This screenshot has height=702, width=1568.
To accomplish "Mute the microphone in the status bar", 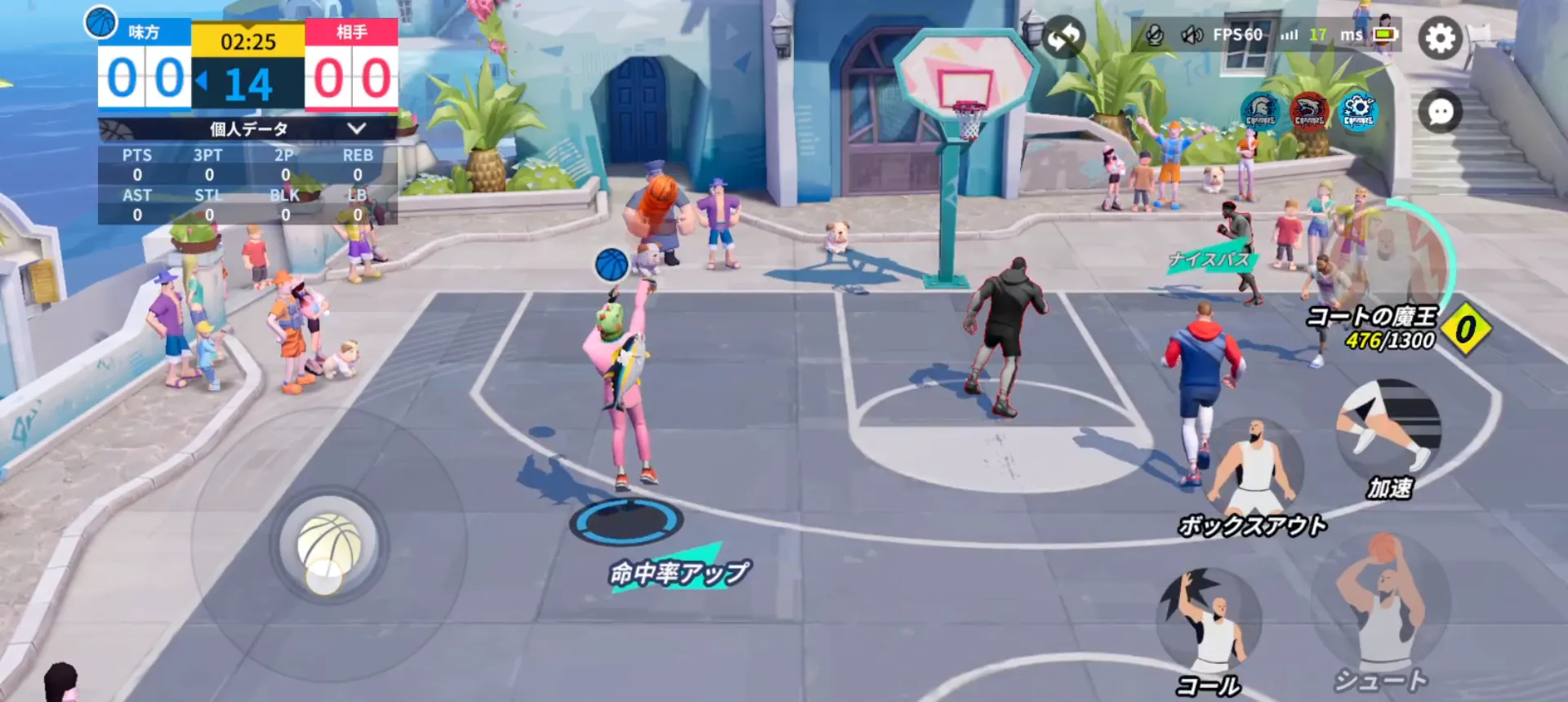I will tap(1156, 36).
